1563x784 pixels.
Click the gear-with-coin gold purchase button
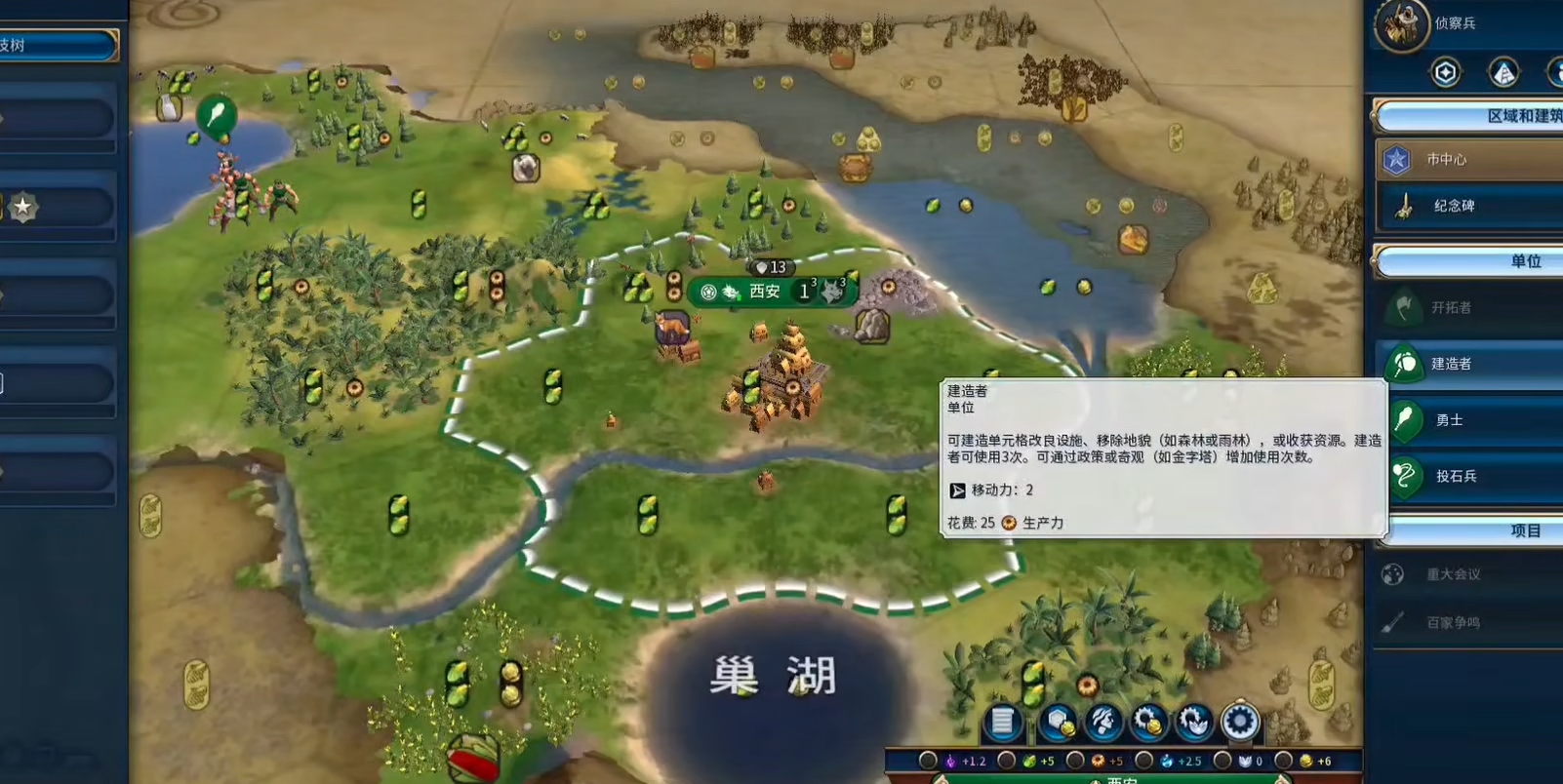point(1149,722)
